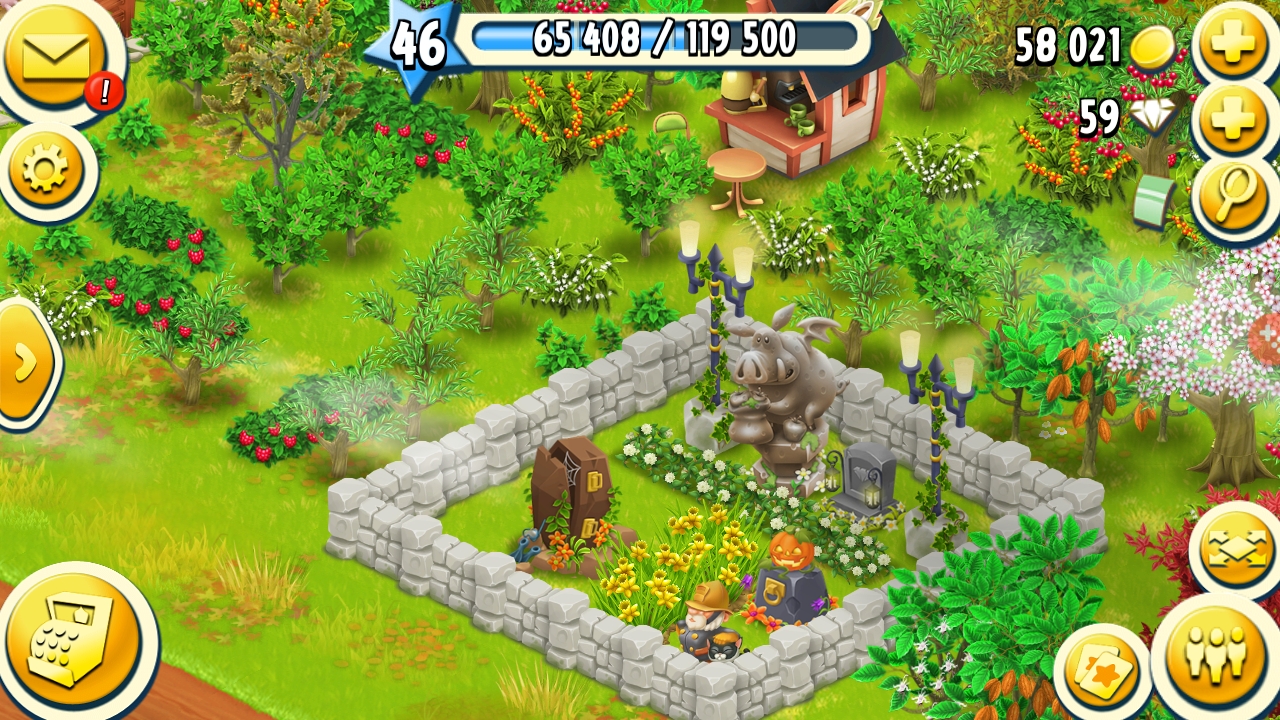
Task: Open the friends list button
Action: coord(1214,655)
